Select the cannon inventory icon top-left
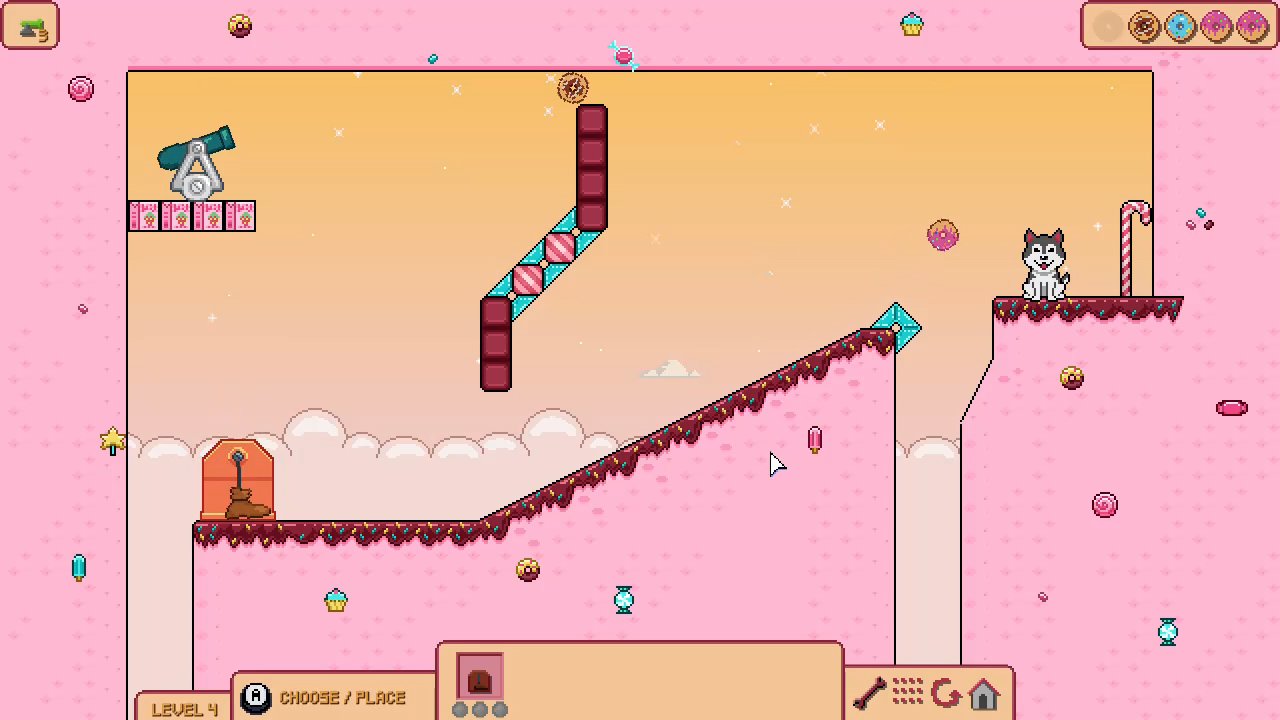This screenshot has height=720, width=1280. 30,26
